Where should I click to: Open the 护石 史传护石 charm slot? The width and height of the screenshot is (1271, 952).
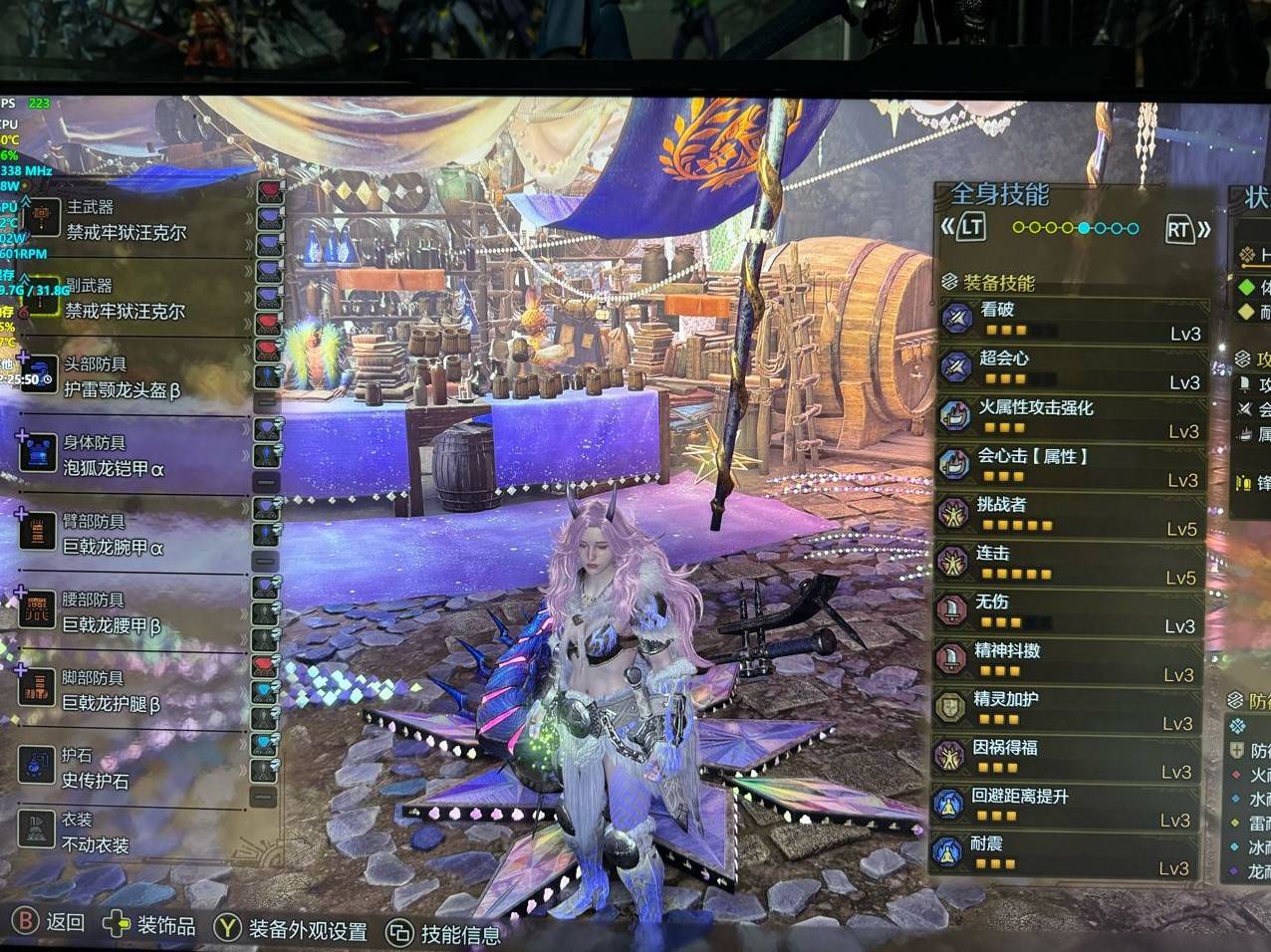pos(95,768)
